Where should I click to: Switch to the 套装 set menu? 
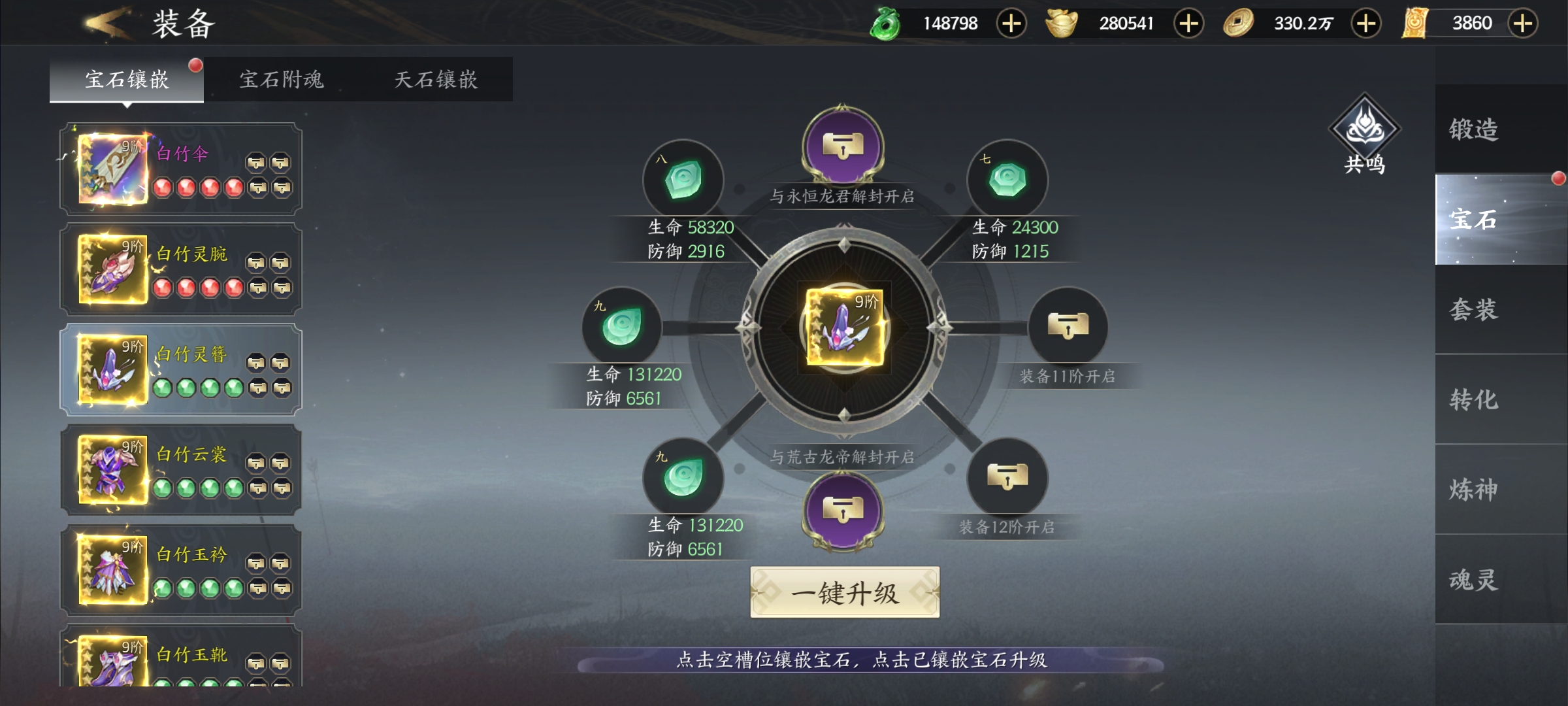[x=1474, y=309]
